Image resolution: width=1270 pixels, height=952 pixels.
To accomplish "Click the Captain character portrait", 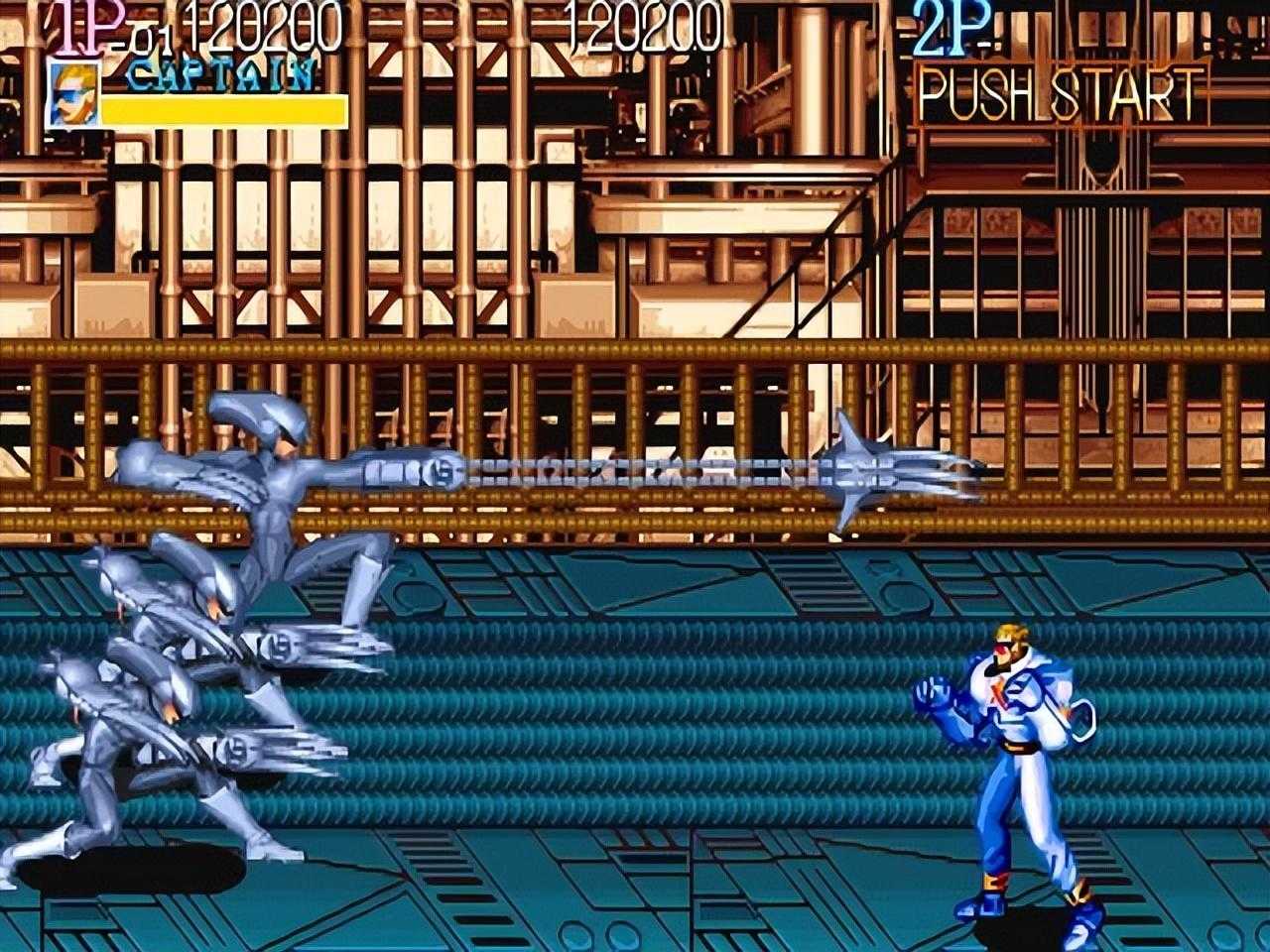I will (x=73, y=93).
